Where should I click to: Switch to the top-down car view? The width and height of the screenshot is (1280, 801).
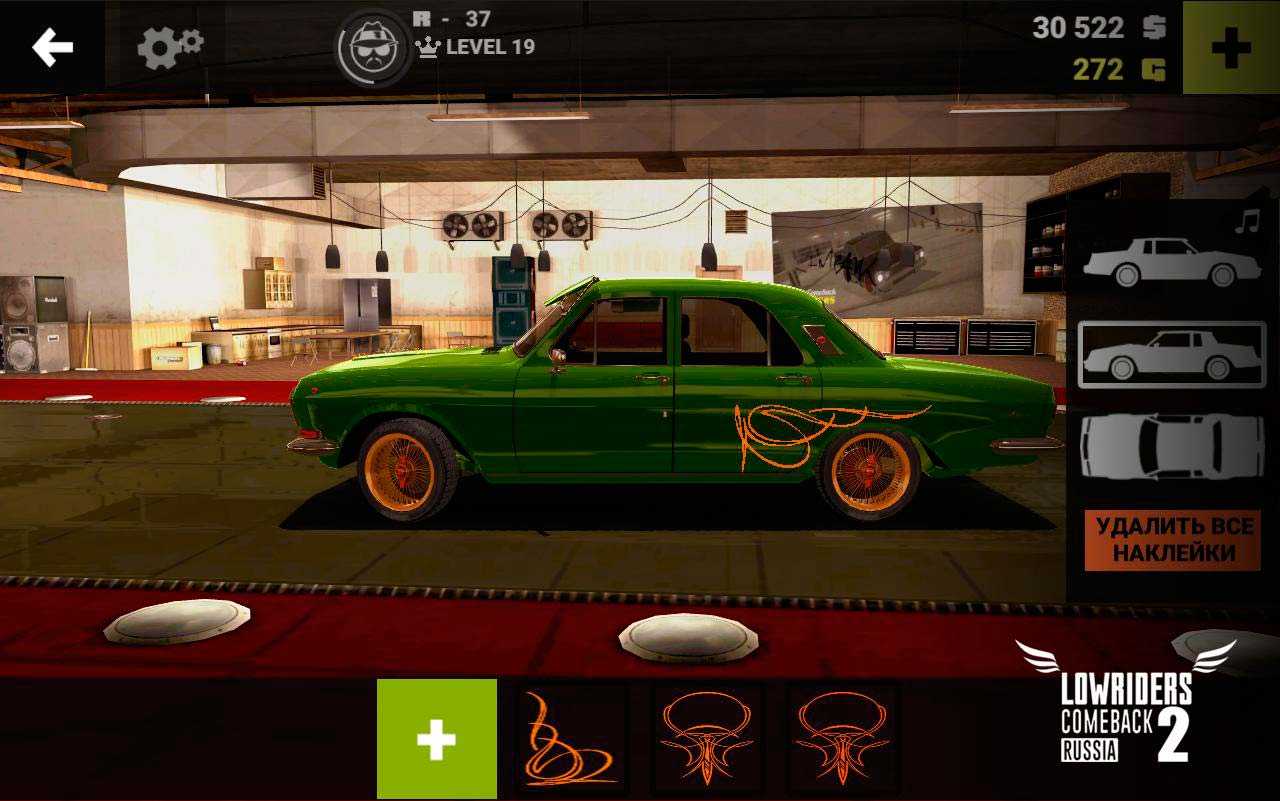point(1171,446)
